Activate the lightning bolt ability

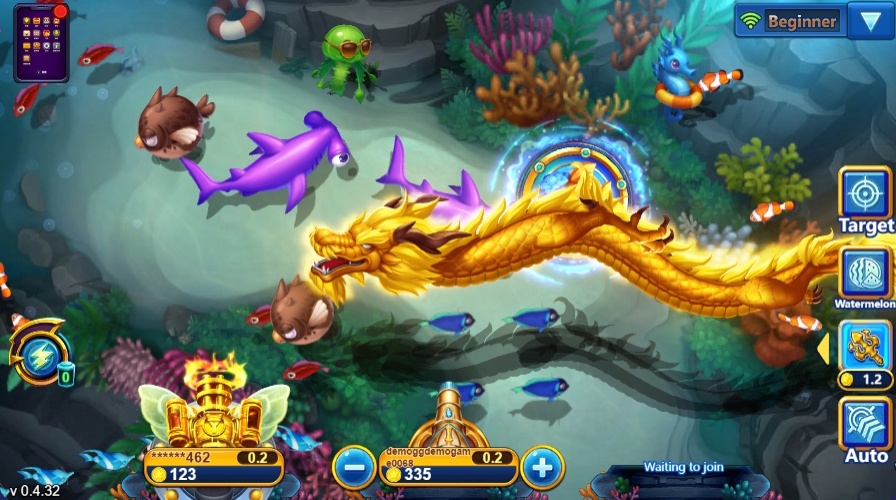pos(37,350)
